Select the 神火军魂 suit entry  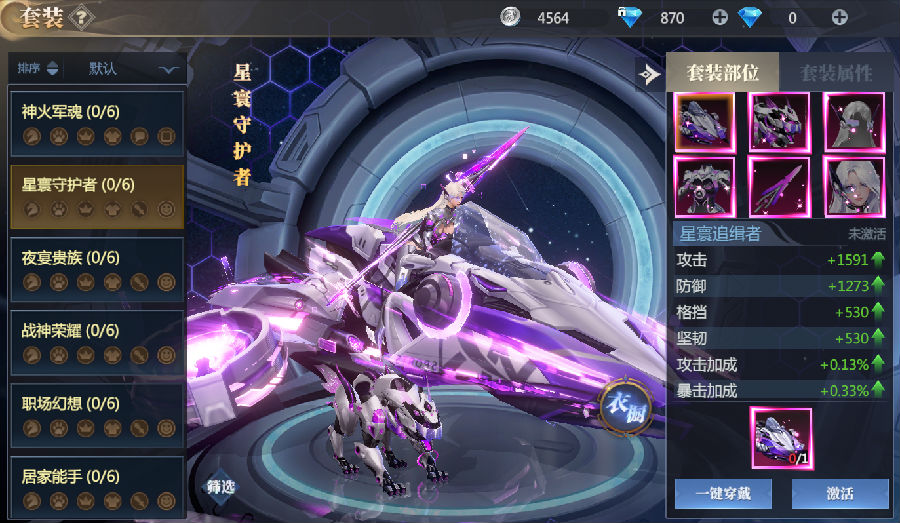coord(97,124)
